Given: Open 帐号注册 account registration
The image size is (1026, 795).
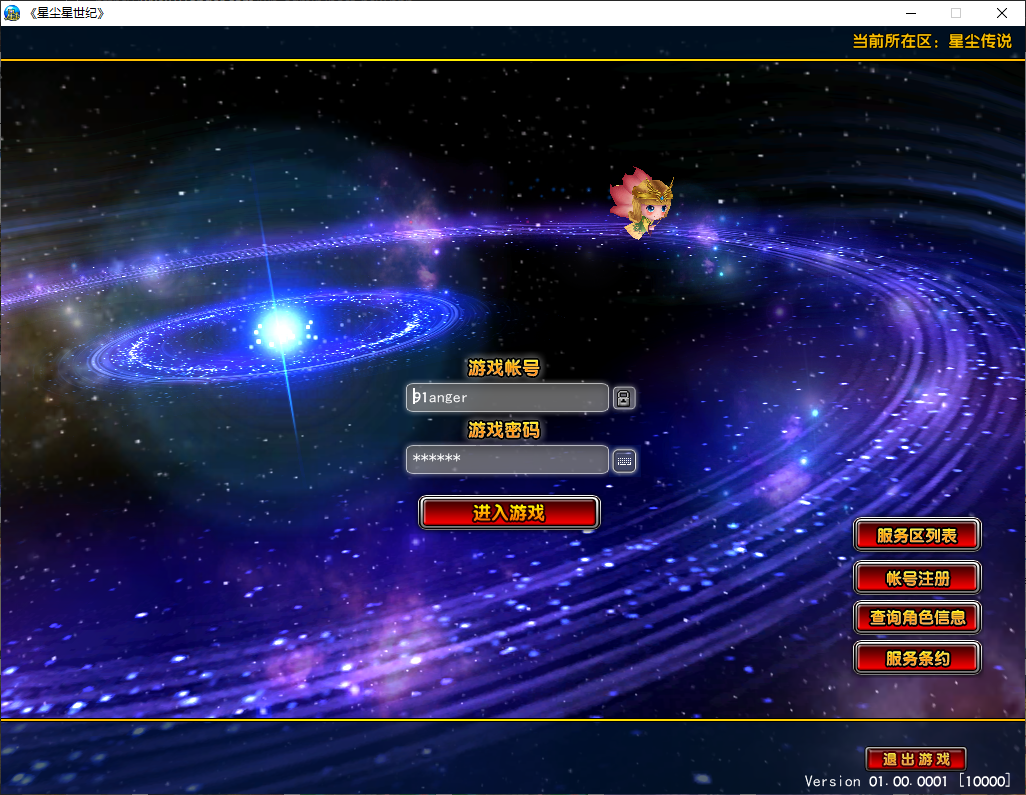Looking at the screenshot, I should (917, 577).
